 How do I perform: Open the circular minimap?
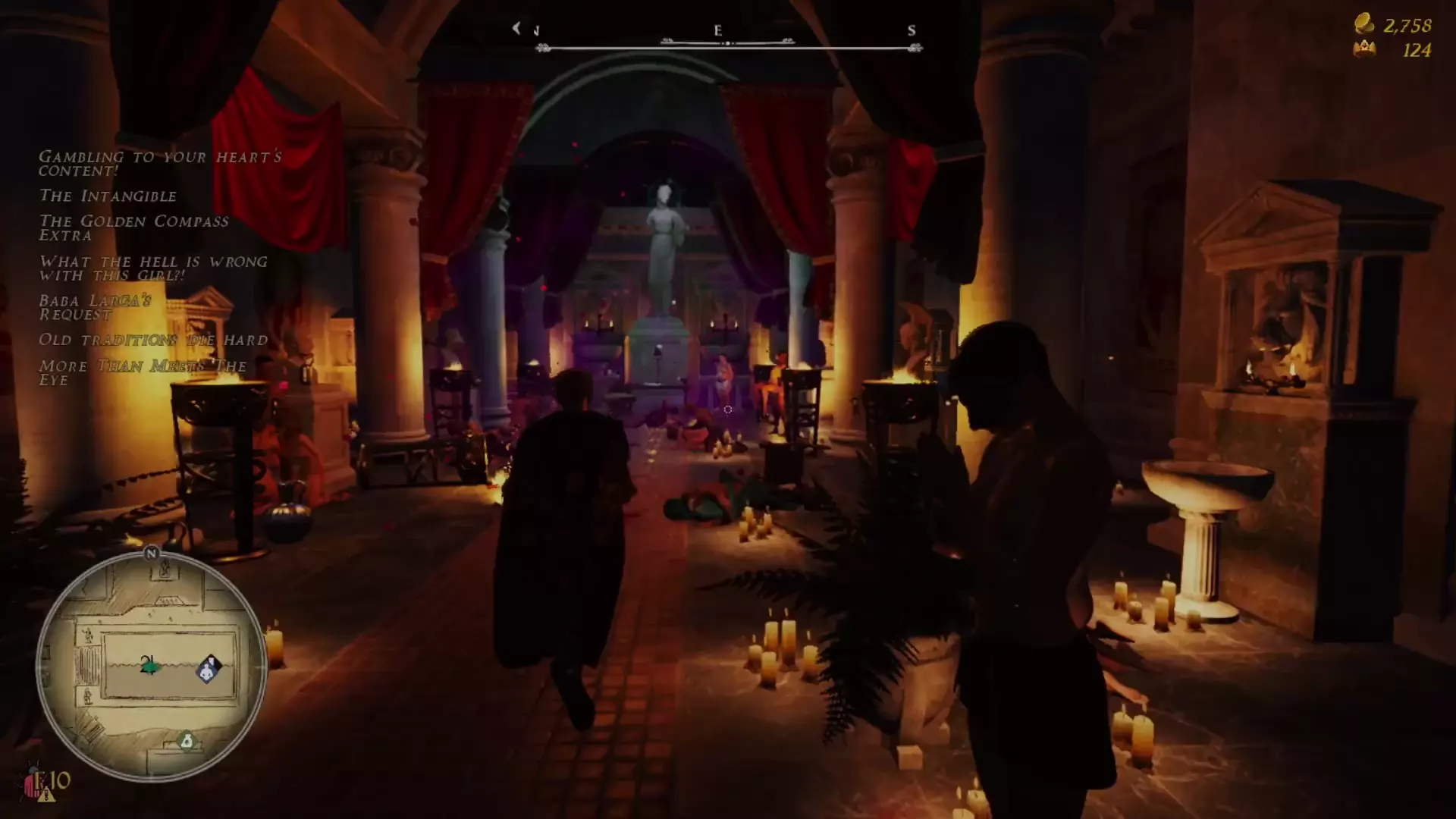(151, 667)
